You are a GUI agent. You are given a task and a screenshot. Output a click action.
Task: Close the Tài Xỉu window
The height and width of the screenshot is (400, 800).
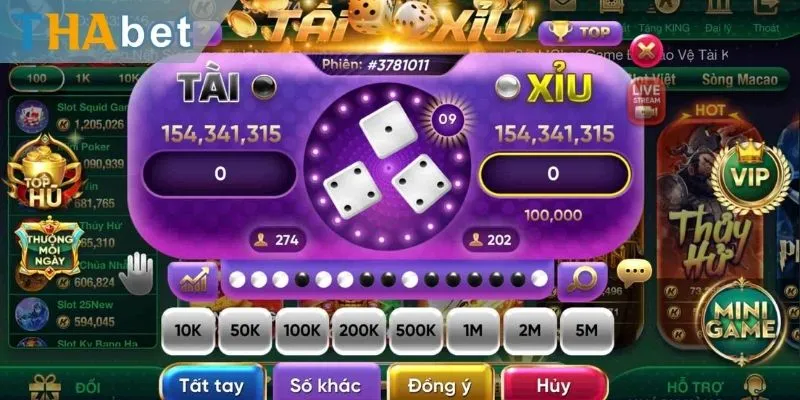(648, 47)
